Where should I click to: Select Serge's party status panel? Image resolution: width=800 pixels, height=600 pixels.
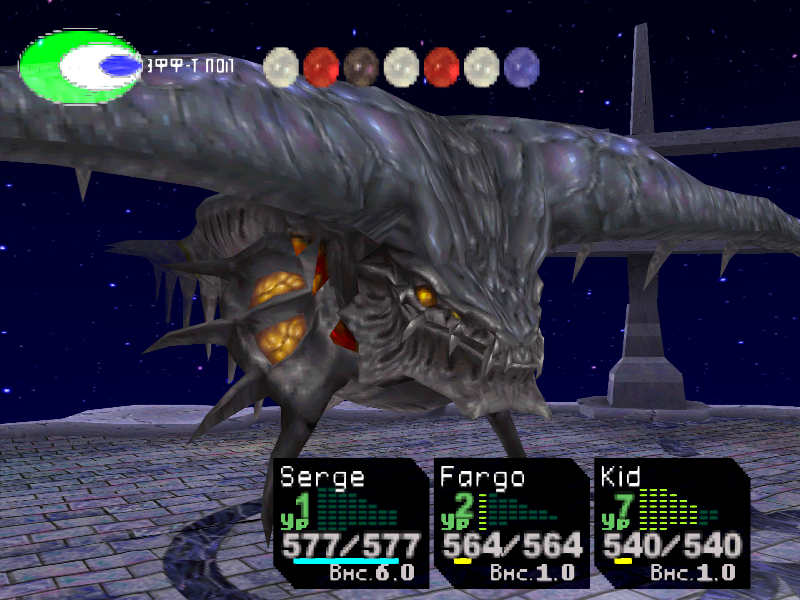click(349, 522)
